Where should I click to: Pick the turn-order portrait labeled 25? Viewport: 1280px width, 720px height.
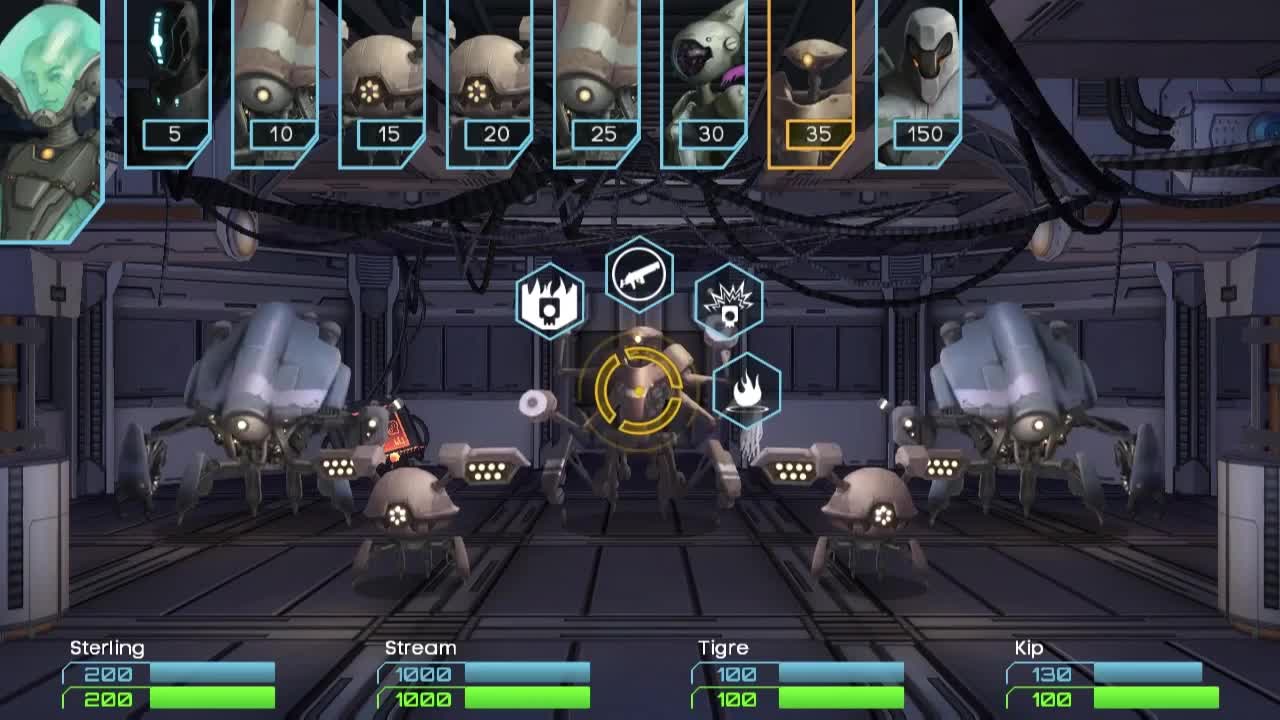tap(597, 82)
